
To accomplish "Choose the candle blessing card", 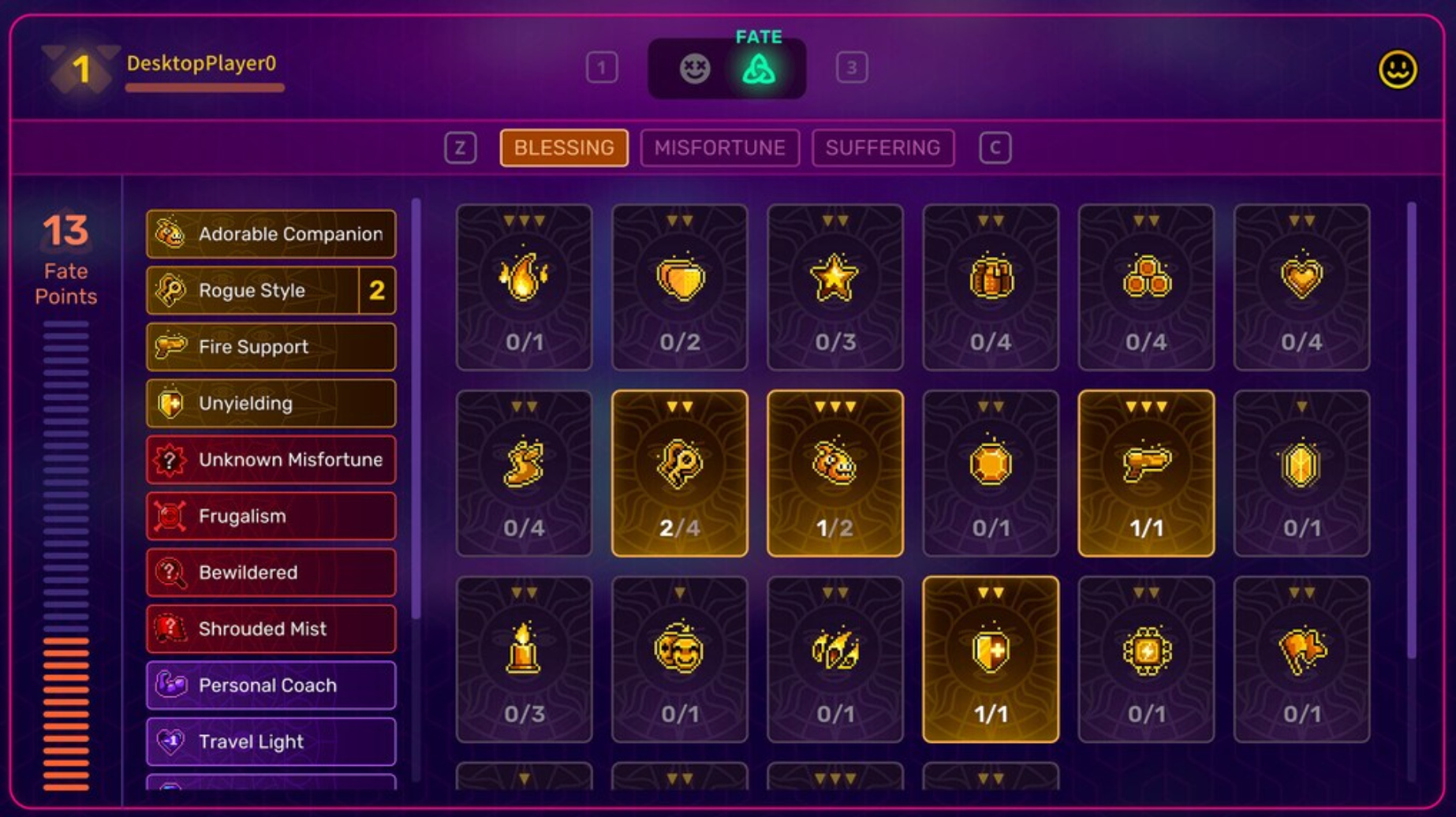I will (x=524, y=659).
